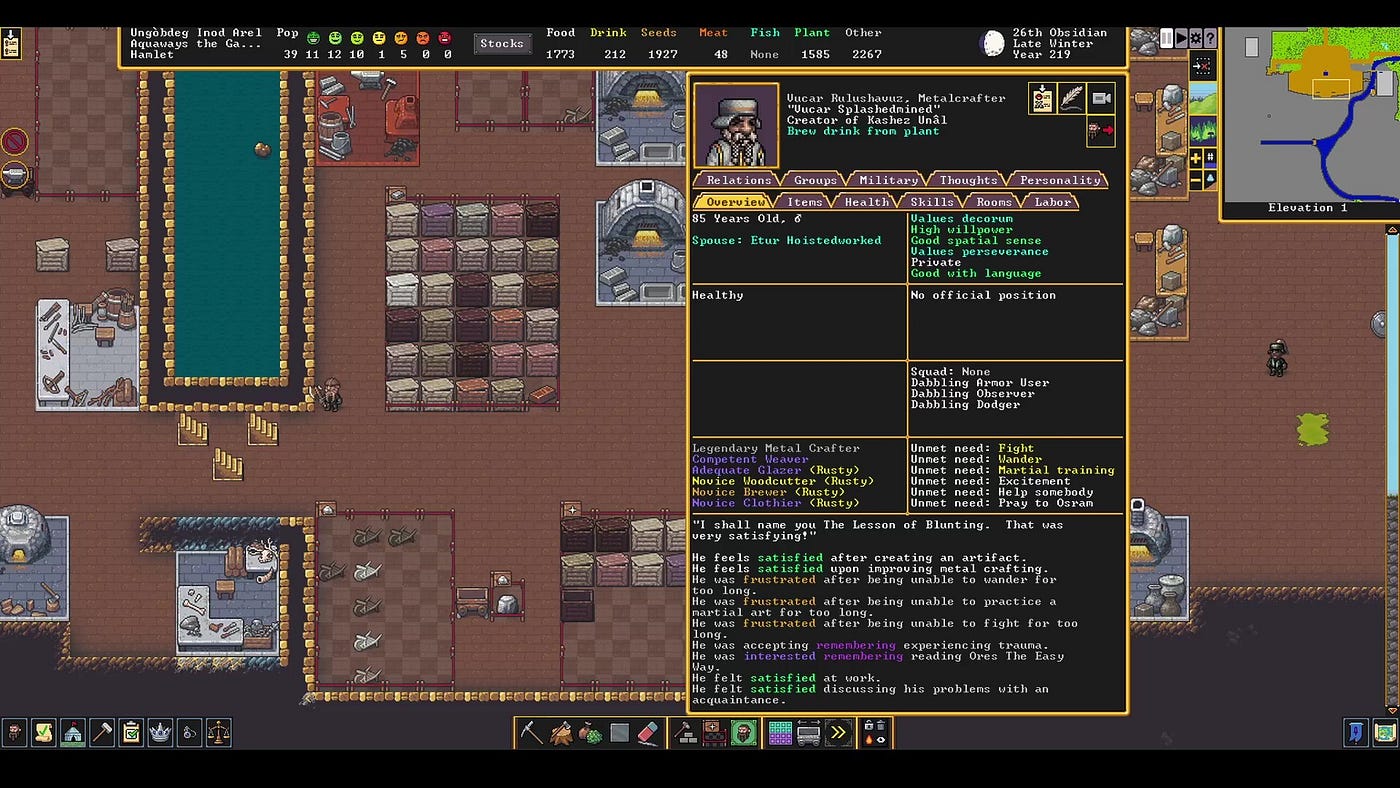View the Health tab
The image size is (1400, 788).
click(x=866, y=202)
